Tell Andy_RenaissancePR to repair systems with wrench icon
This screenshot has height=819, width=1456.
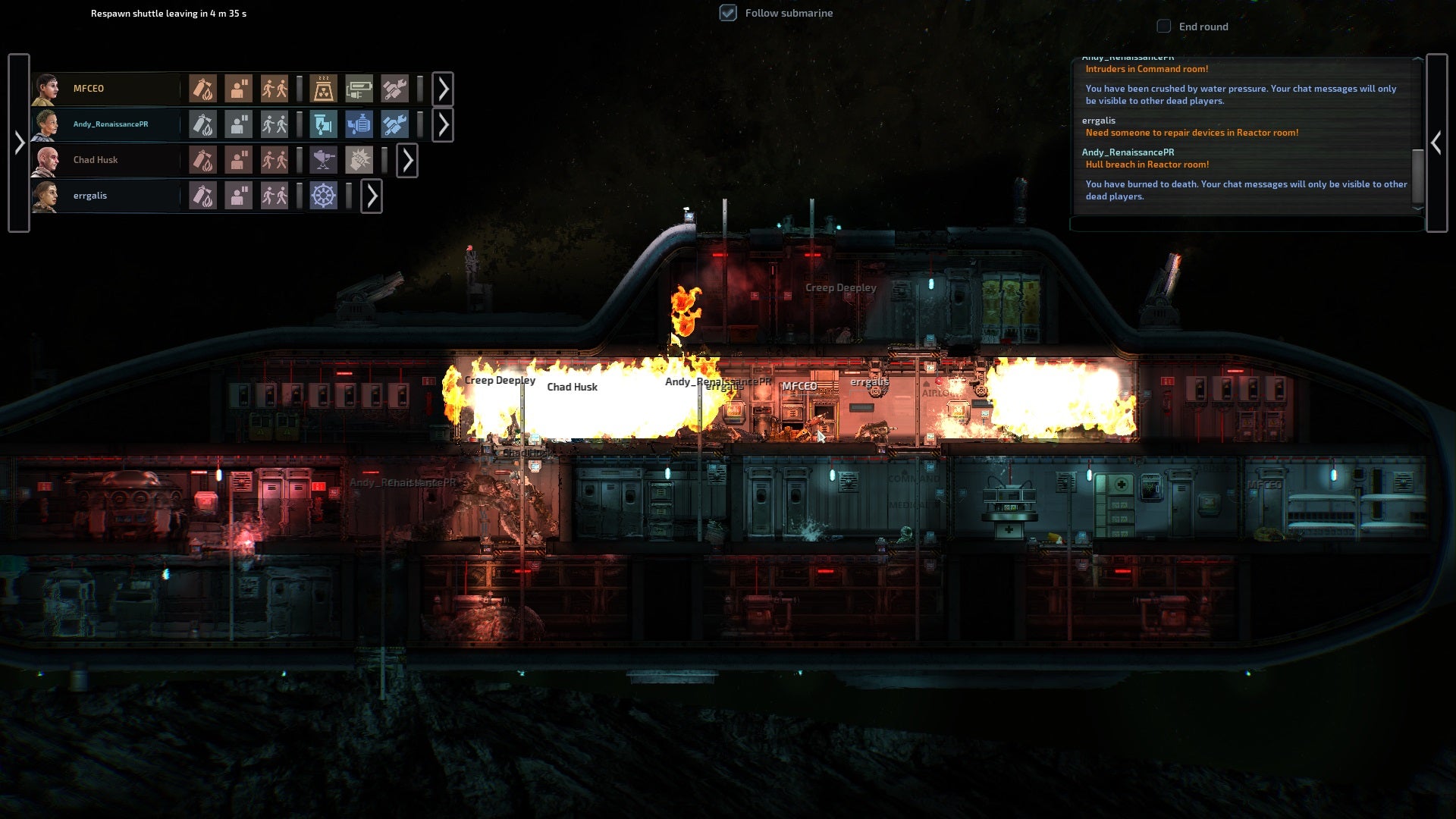point(394,124)
